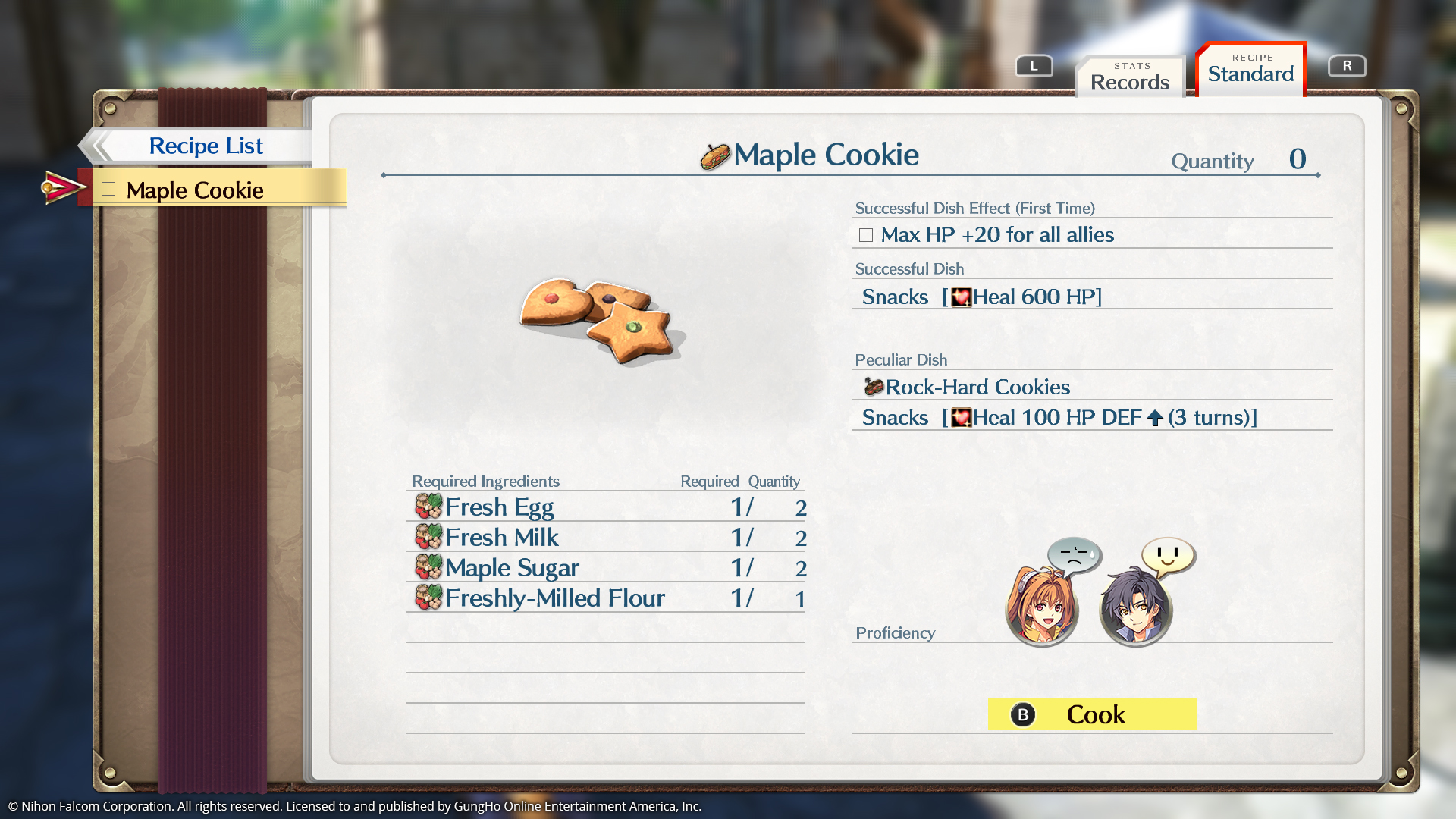Image resolution: width=1456 pixels, height=819 pixels.
Task: Select the Freshly-Milled Flour ingredient row
Action: tap(605, 598)
